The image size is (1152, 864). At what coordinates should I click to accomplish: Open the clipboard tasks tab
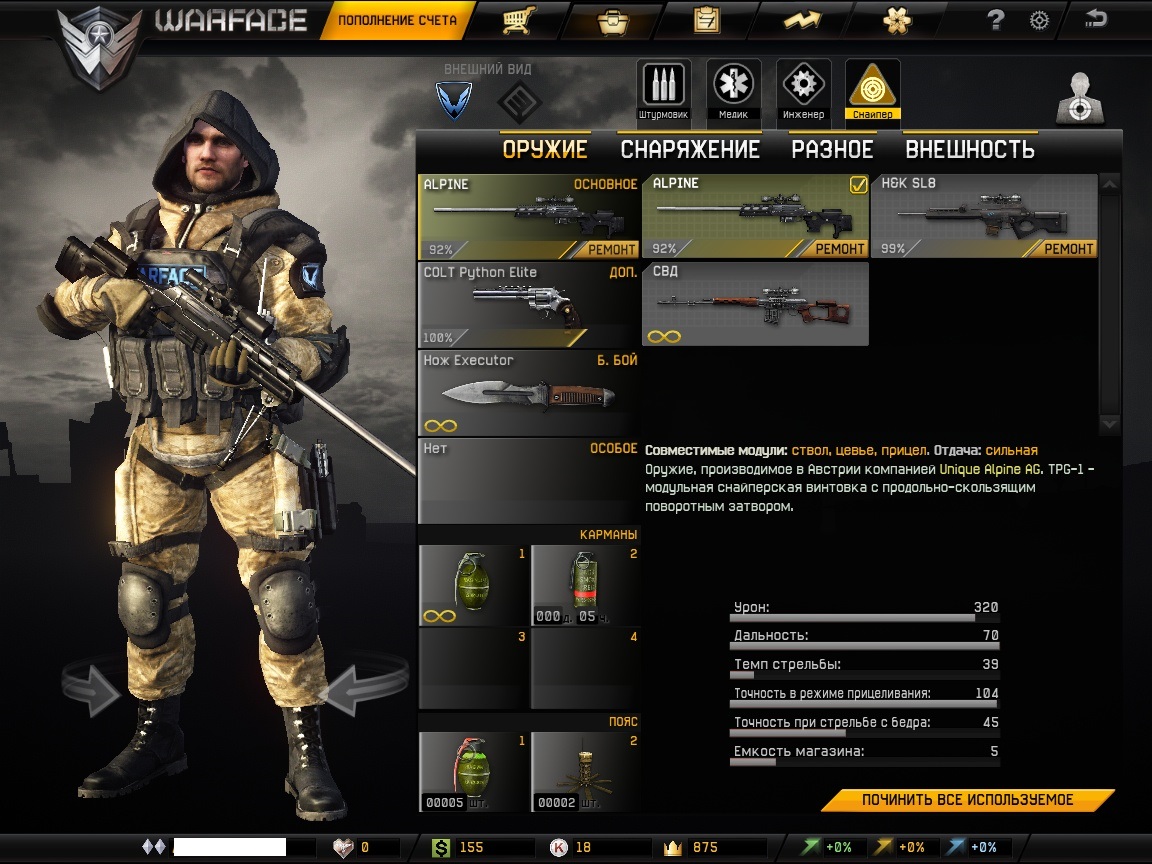(706, 20)
